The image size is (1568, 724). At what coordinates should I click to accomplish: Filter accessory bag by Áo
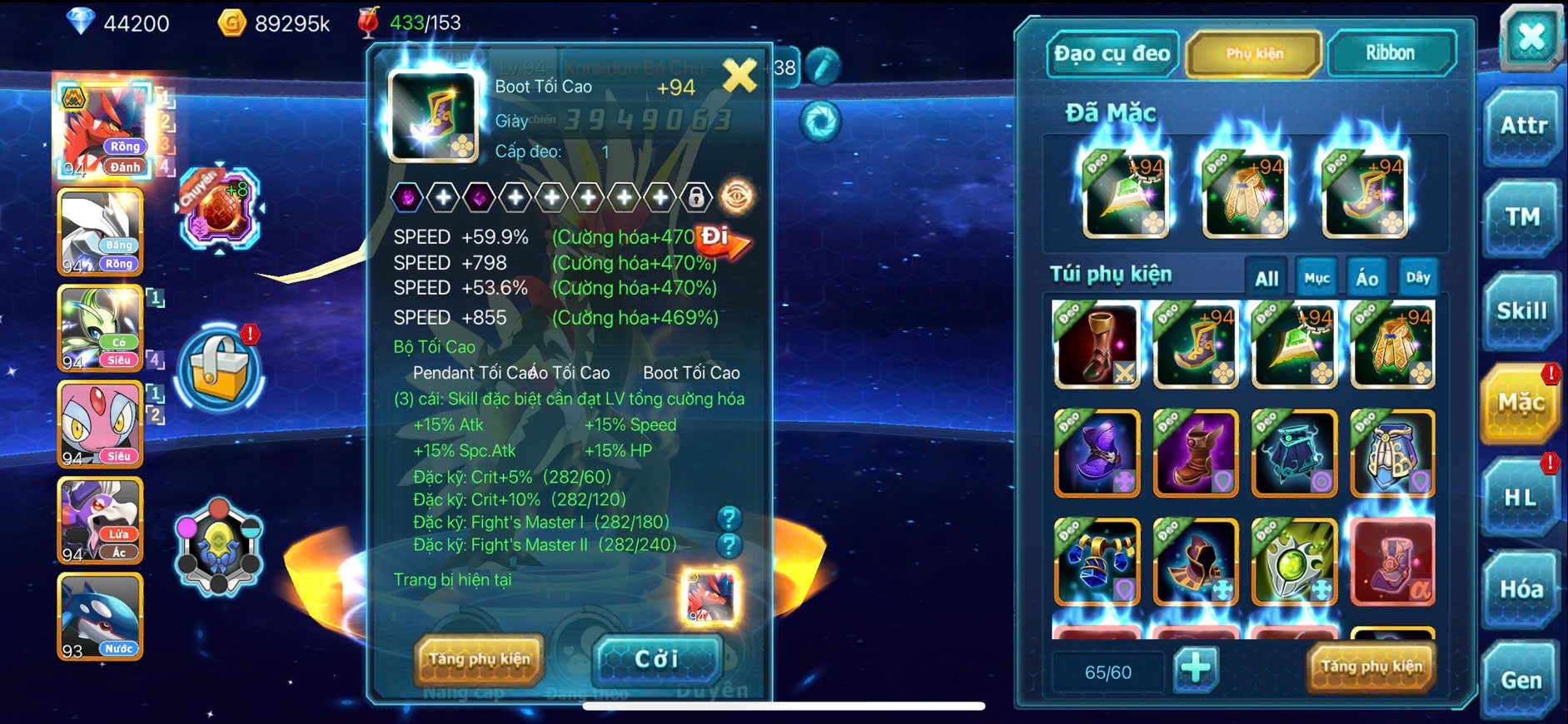coord(1366,278)
